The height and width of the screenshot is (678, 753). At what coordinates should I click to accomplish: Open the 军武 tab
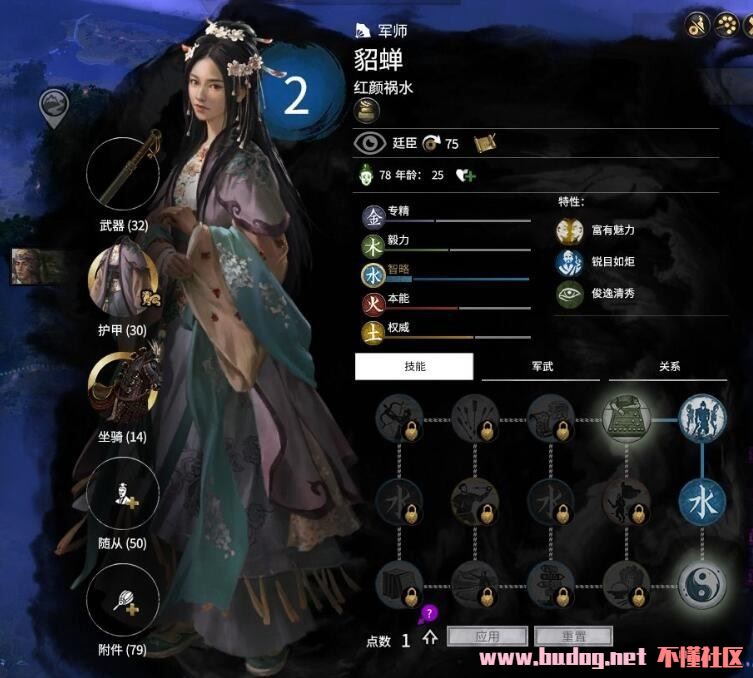[x=540, y=366]
